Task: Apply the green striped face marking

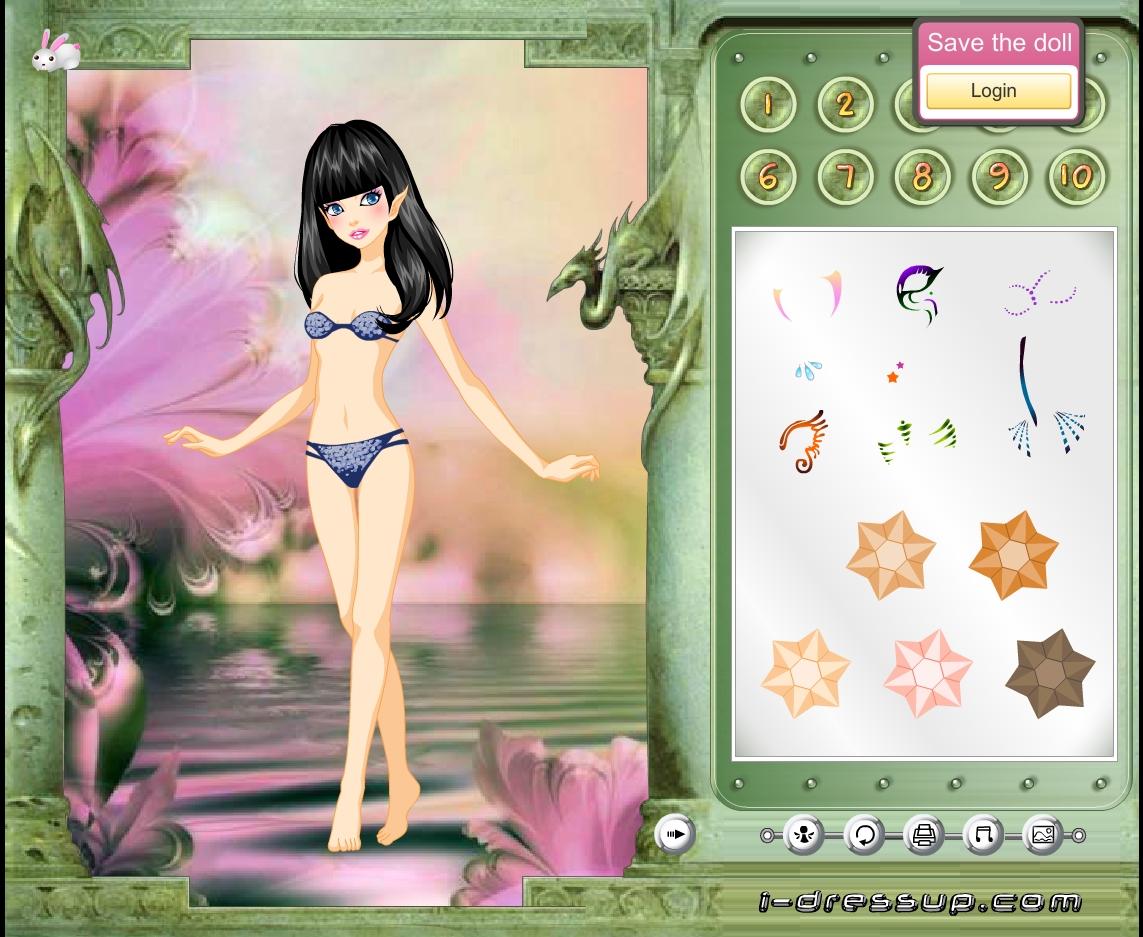Action: [916, 440]
